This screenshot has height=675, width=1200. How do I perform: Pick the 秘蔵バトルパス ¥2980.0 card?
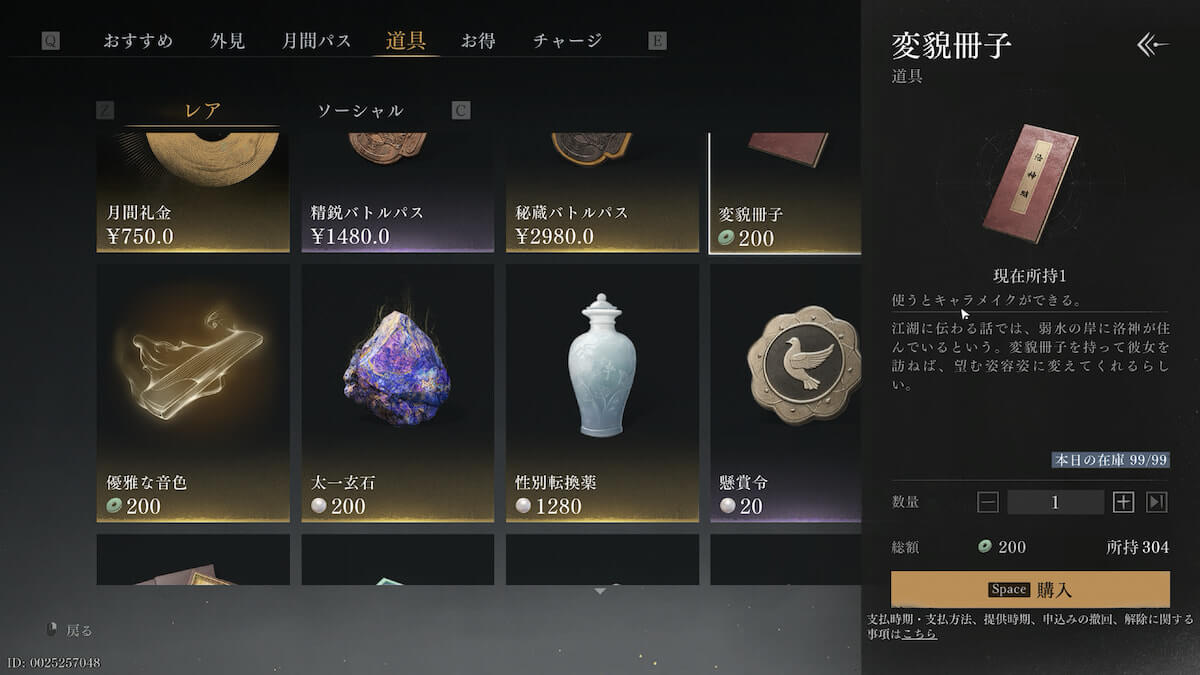click(602, 192)
